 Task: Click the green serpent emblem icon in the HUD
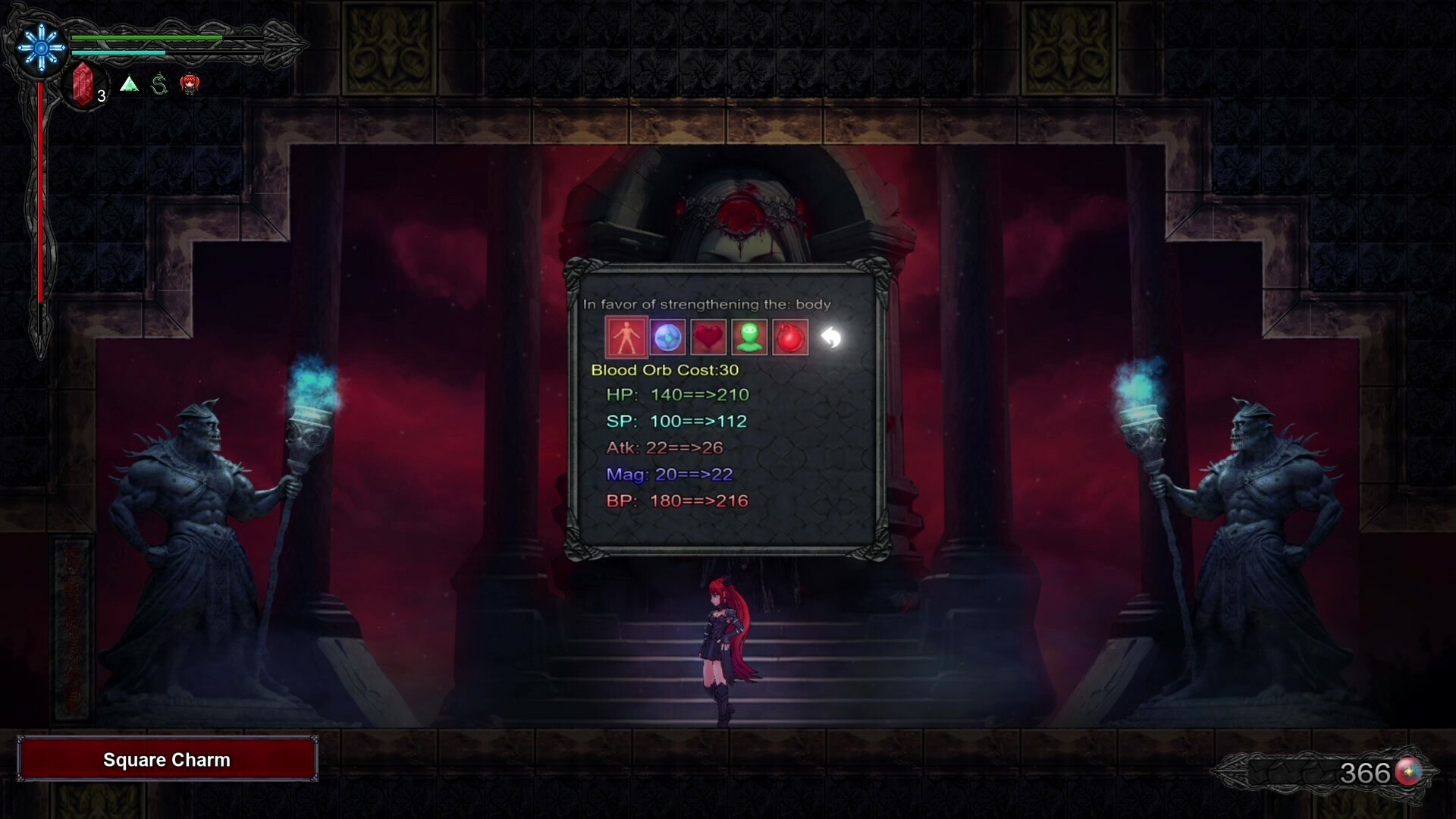point(159,83)
